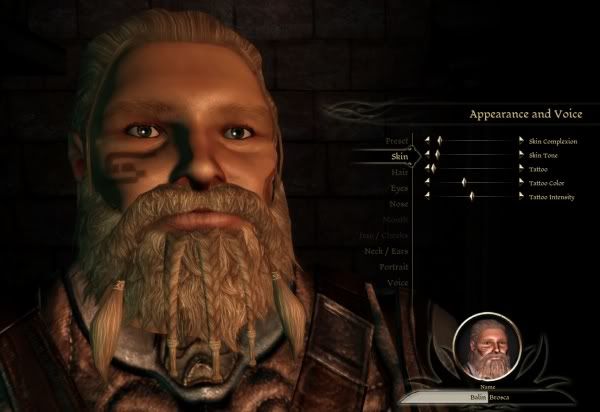Go to the Voice category
The image size is (600, 412).
coord(397,283)
